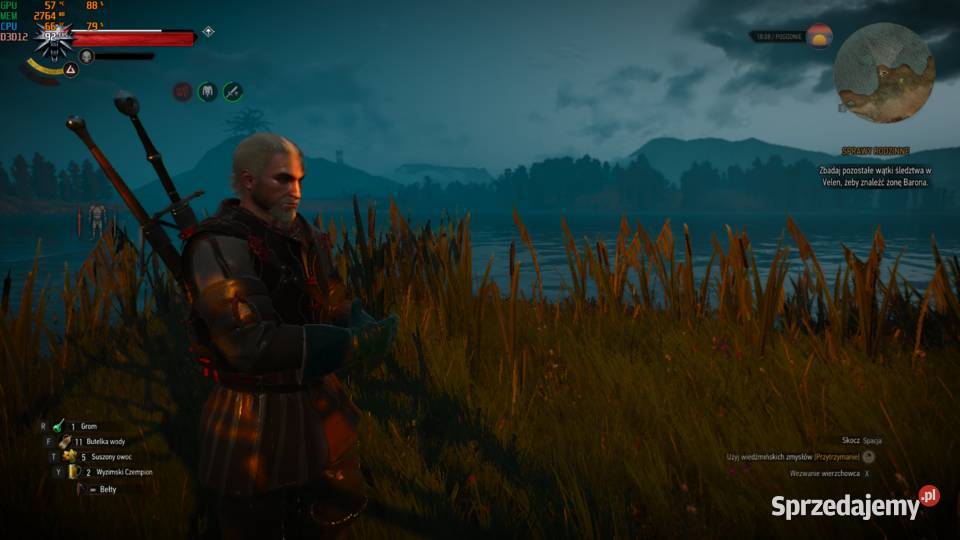This screenshot has width=960, height=540.
Task: Click the armor buff status icon
Action: point(208,91)
